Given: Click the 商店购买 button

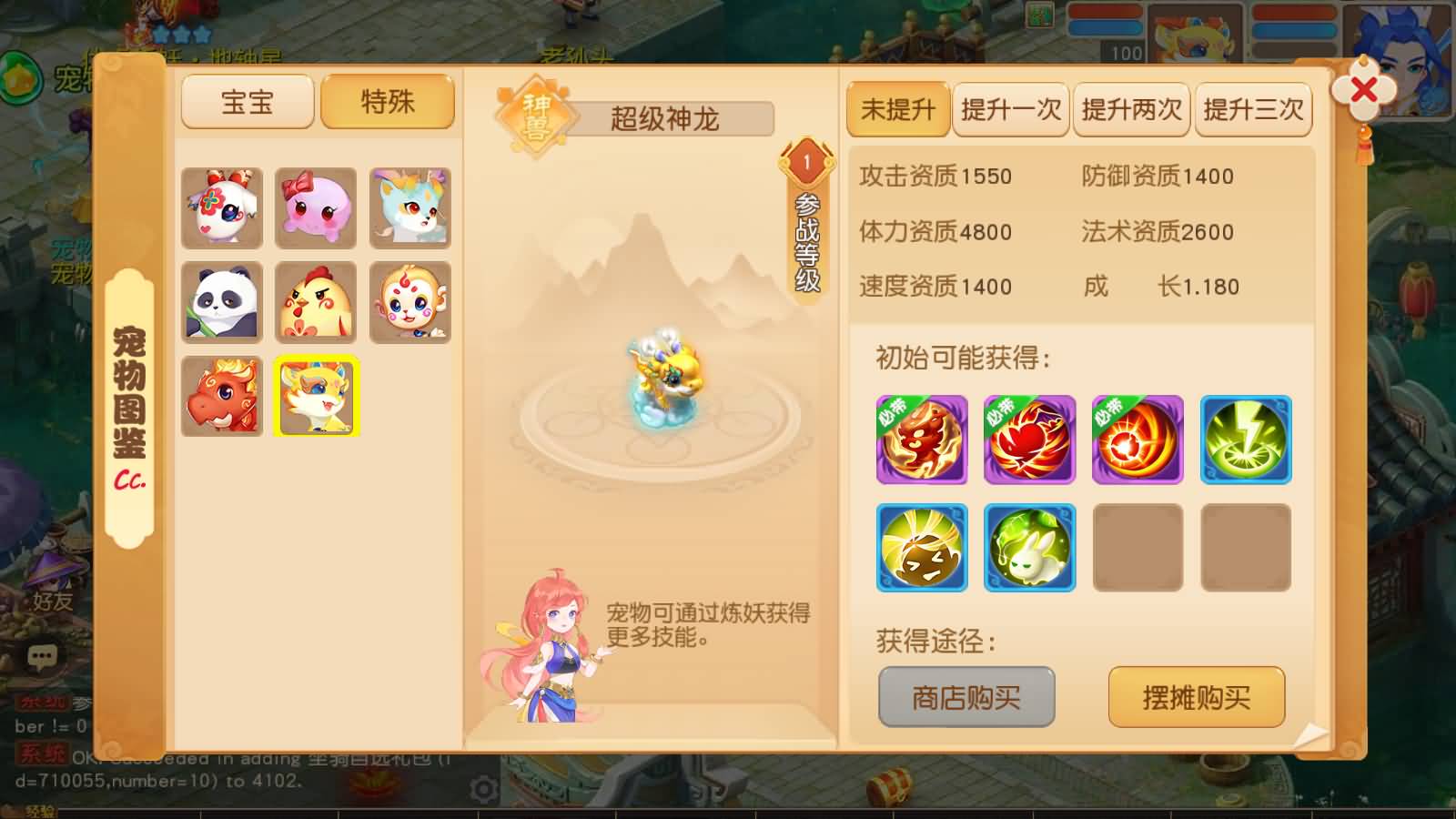Looking at the screenshot, I should tap(965, 696).
